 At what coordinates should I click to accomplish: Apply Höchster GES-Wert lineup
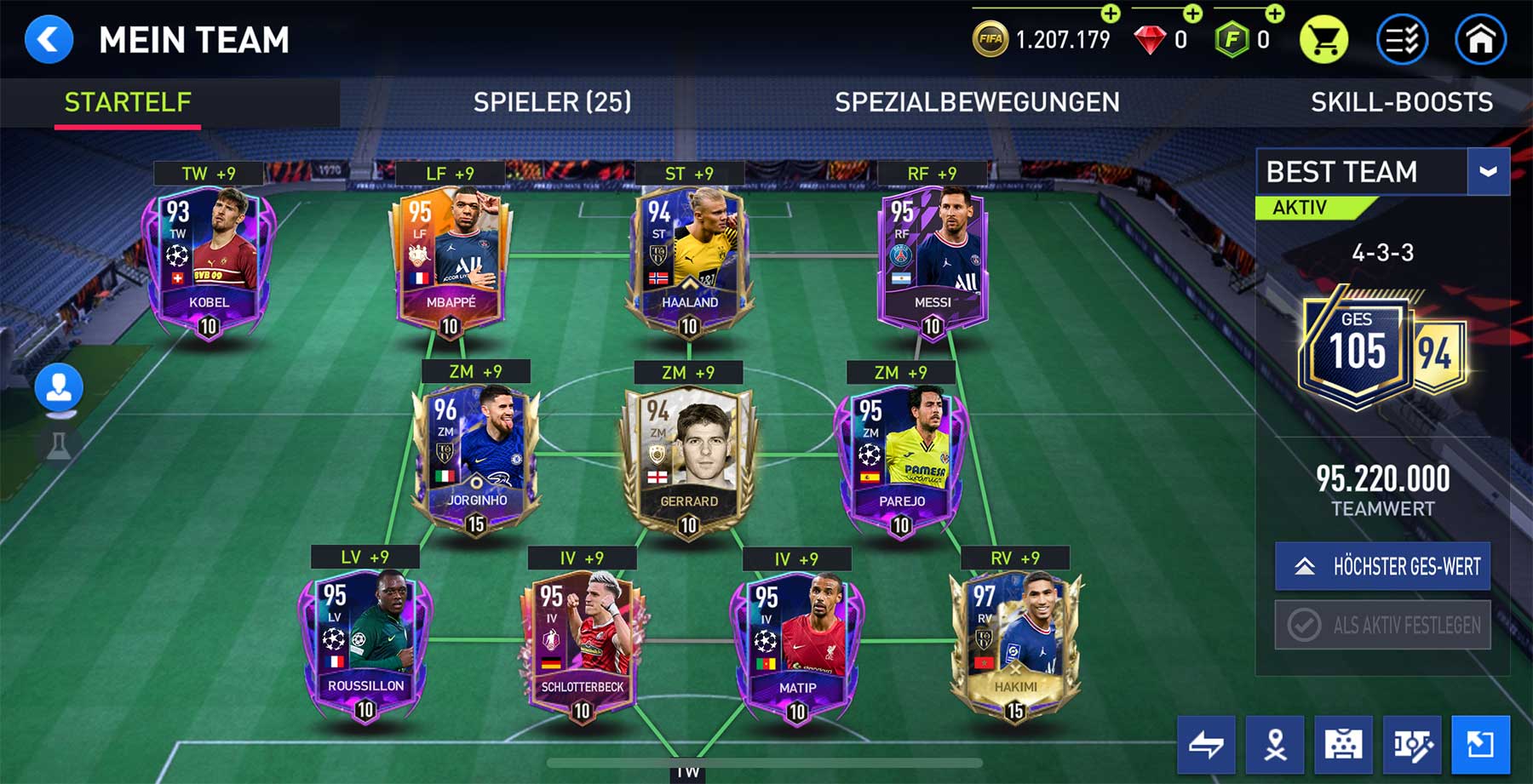click(x=1382, y=566)
